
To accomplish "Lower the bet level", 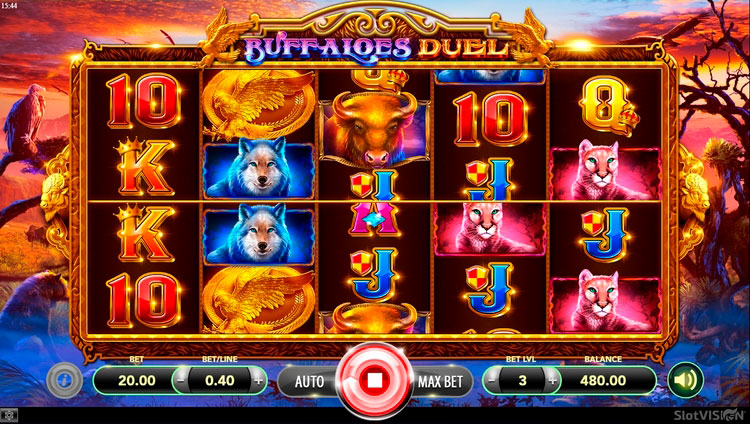I will pyautogui.click(x=493, y=380).
